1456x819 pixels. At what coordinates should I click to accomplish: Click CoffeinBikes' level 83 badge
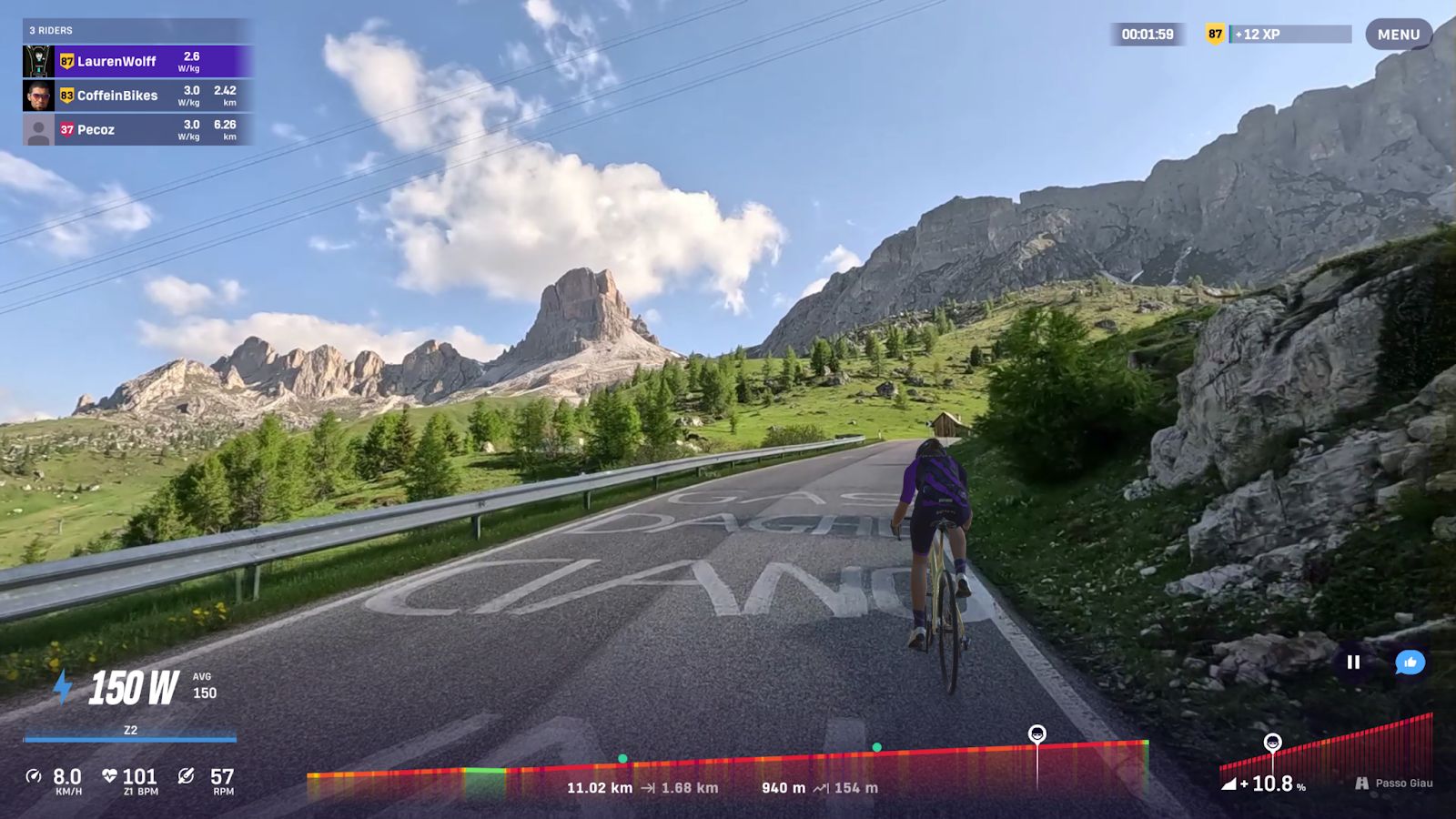[x=66, y=95]
